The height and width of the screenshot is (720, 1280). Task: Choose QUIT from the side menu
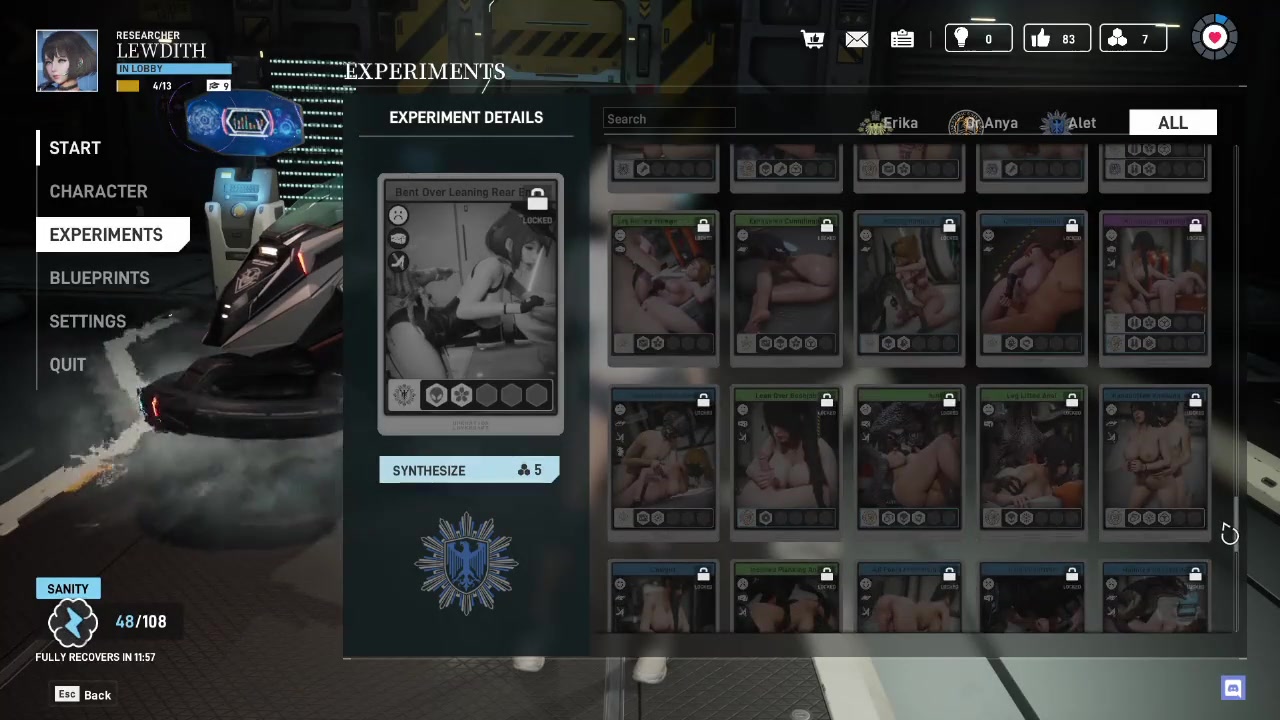tap(68, 365)
